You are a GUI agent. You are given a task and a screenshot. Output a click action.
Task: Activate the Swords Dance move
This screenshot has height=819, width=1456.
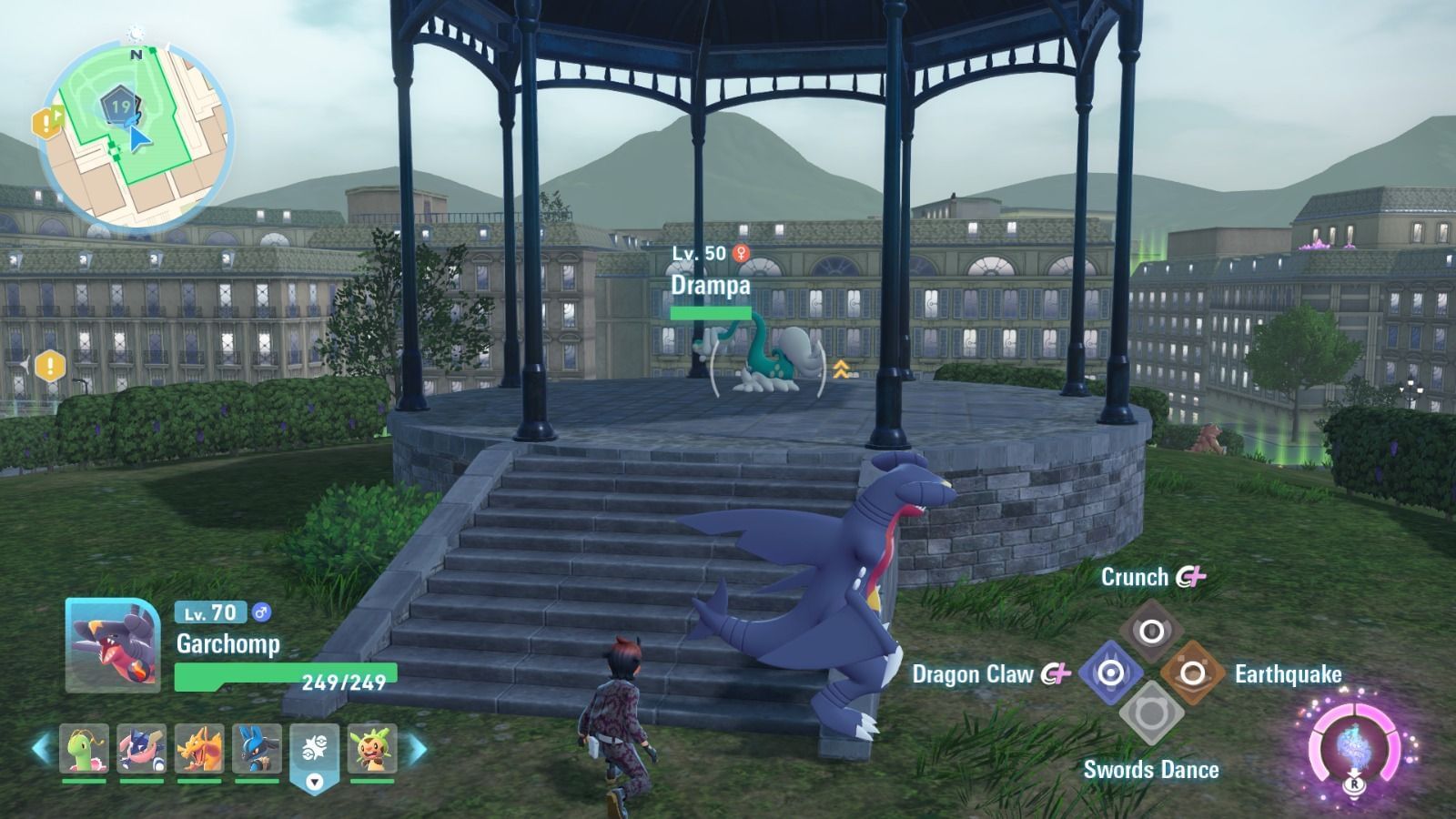1151,715
